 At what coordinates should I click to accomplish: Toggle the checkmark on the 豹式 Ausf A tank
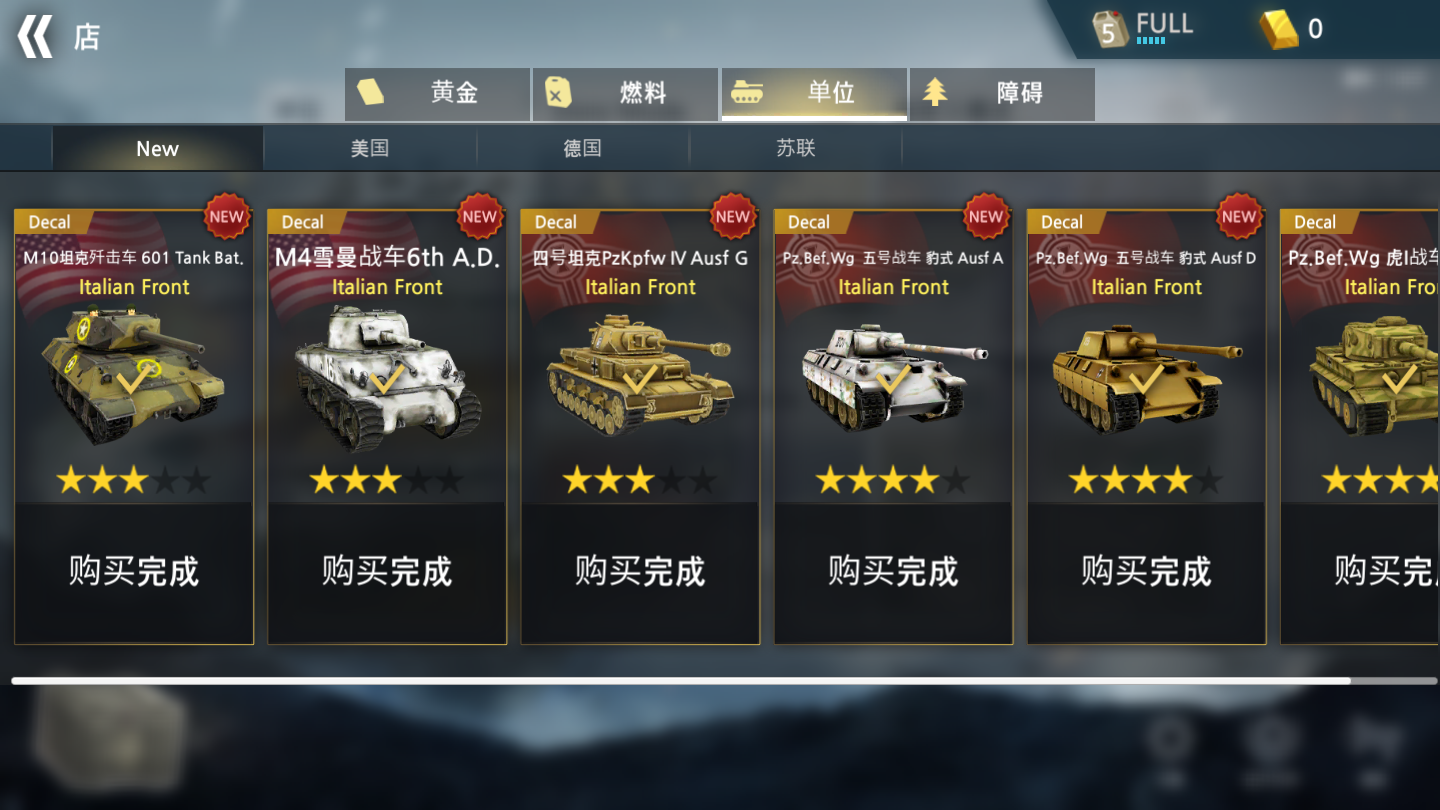[893, 378]
